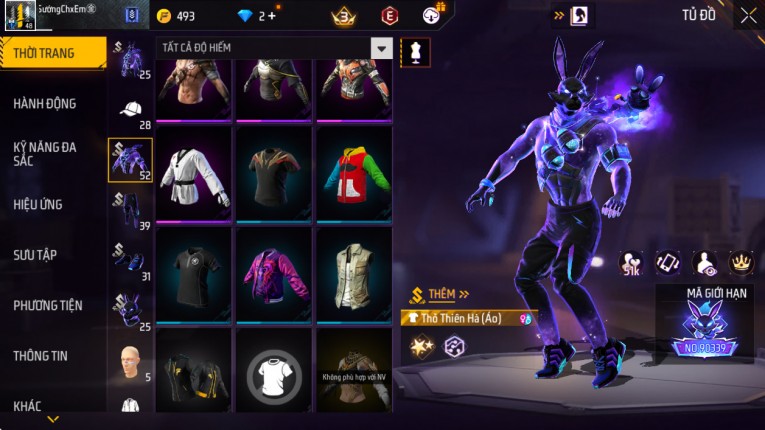Viewport: 765px width, 430px height.
Task: Switch to the Thời Trang tab
Action: pyautogui.click(x=50, y=53)
